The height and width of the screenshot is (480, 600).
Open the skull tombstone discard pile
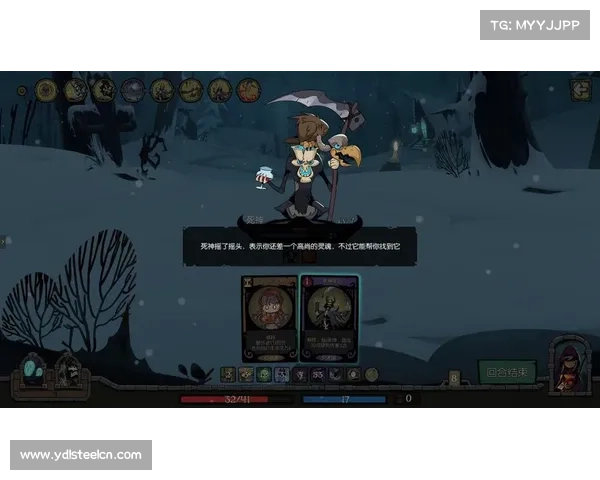pos(67,371)
